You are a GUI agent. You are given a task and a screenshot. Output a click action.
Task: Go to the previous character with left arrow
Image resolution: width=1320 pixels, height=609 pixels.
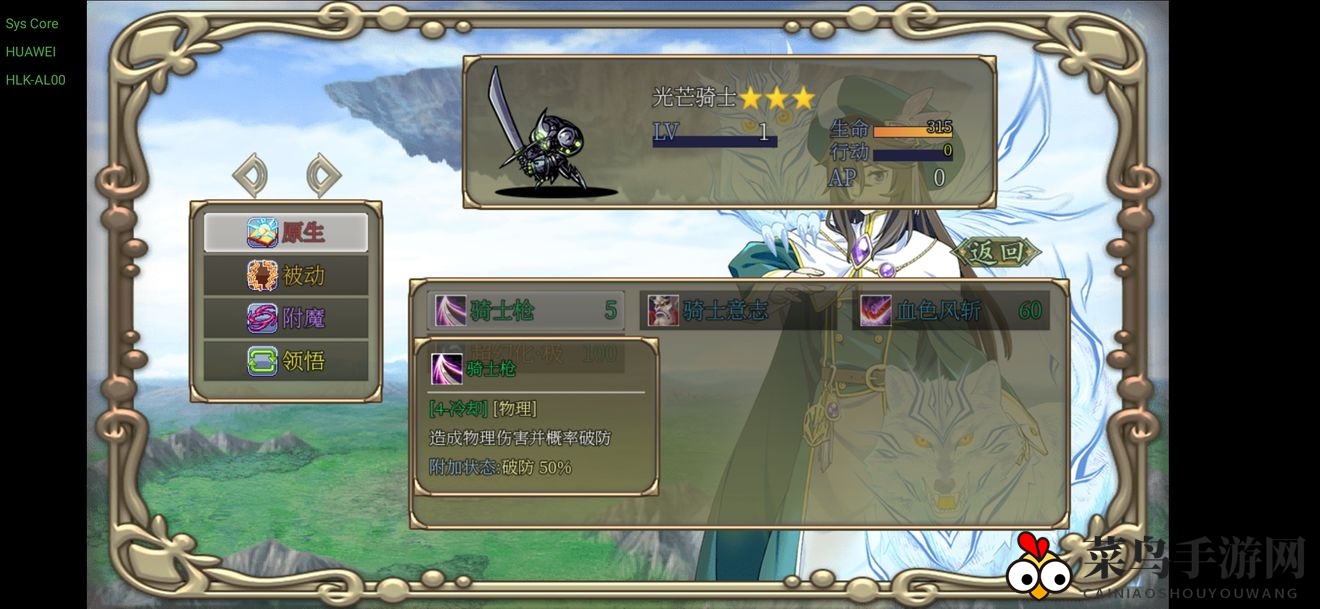[250, 175]
